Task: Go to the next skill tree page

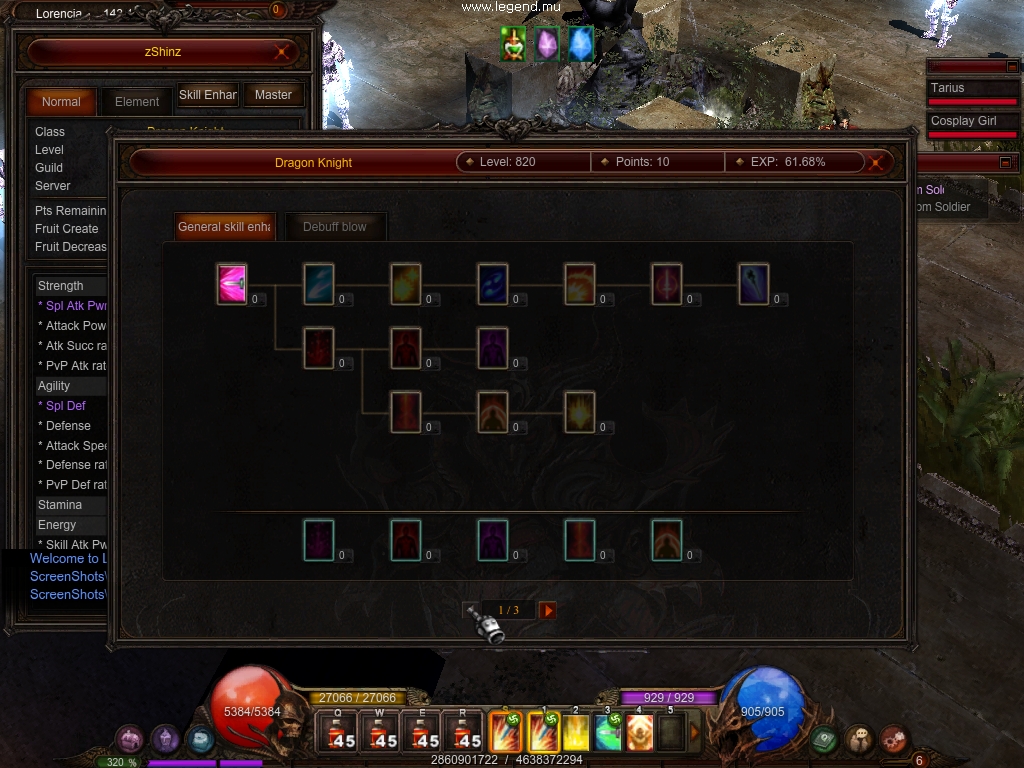Action: point(547,610)
